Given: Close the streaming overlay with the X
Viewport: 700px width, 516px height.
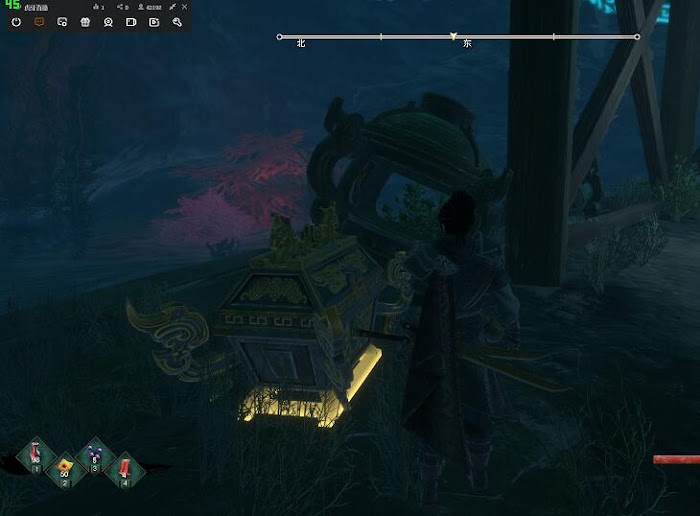Looking at the screenshot, I should point(184,7).
